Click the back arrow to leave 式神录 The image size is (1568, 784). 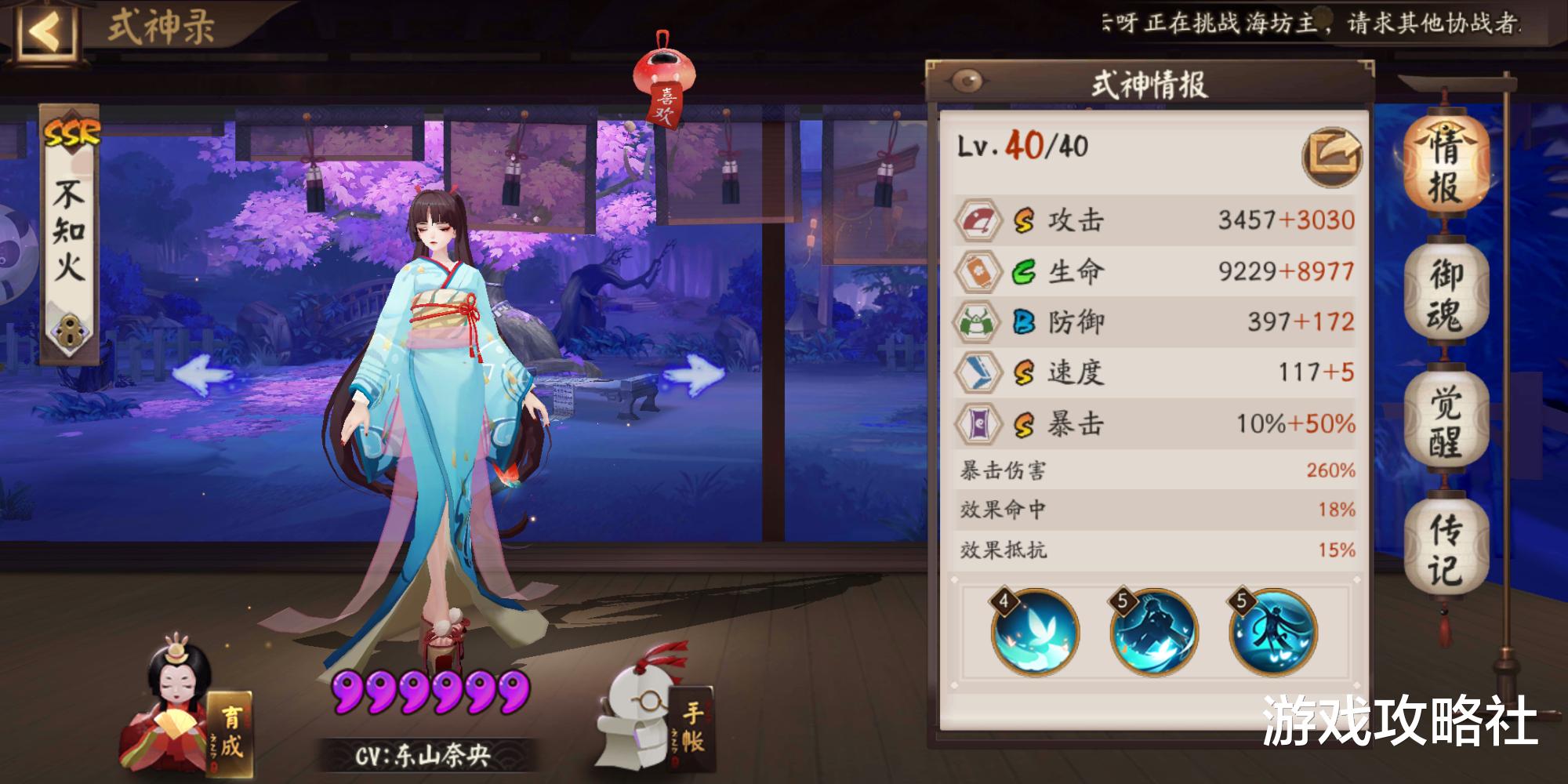point(45,29)
